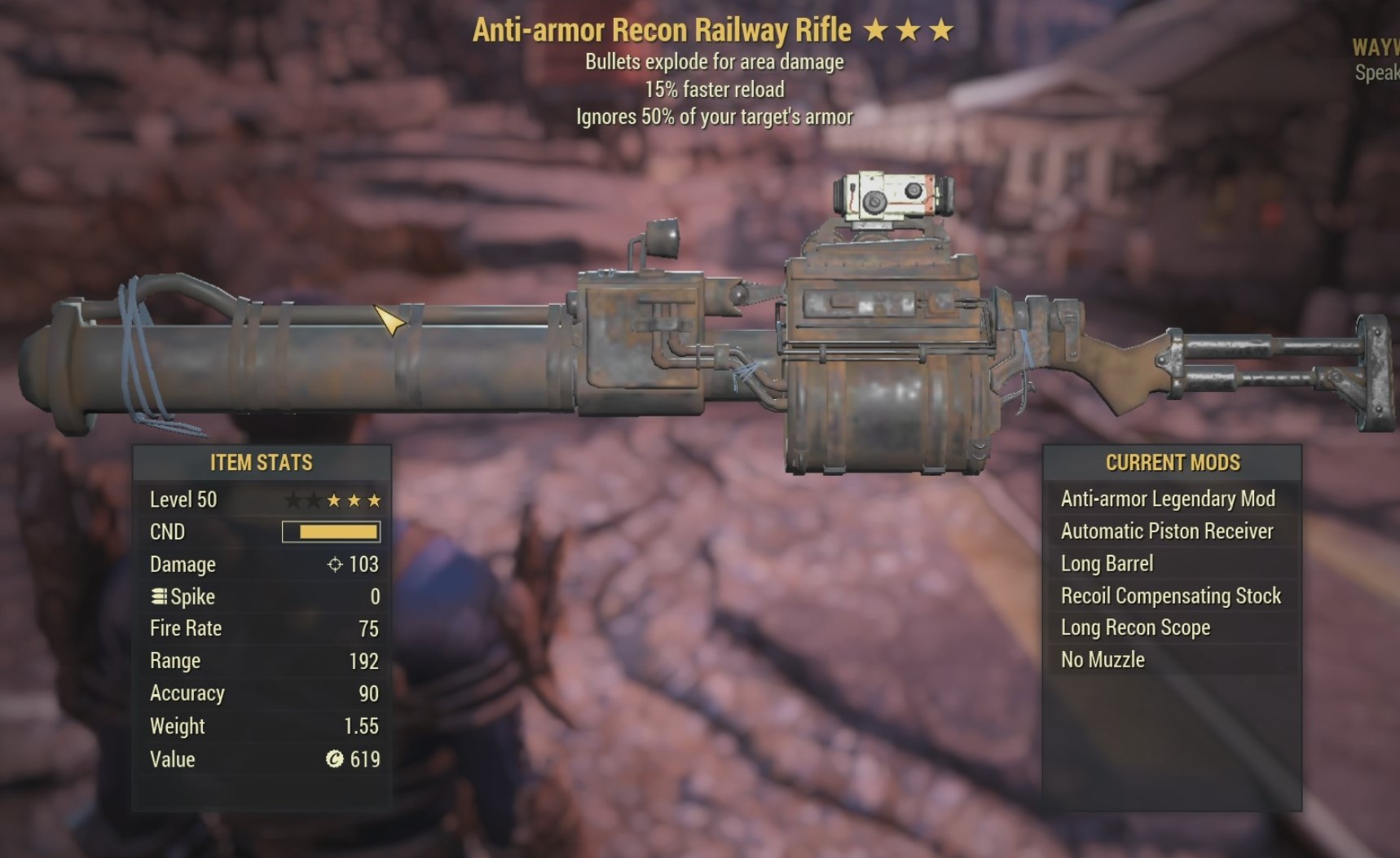Toggle the last gold star on the Level row

374,499
